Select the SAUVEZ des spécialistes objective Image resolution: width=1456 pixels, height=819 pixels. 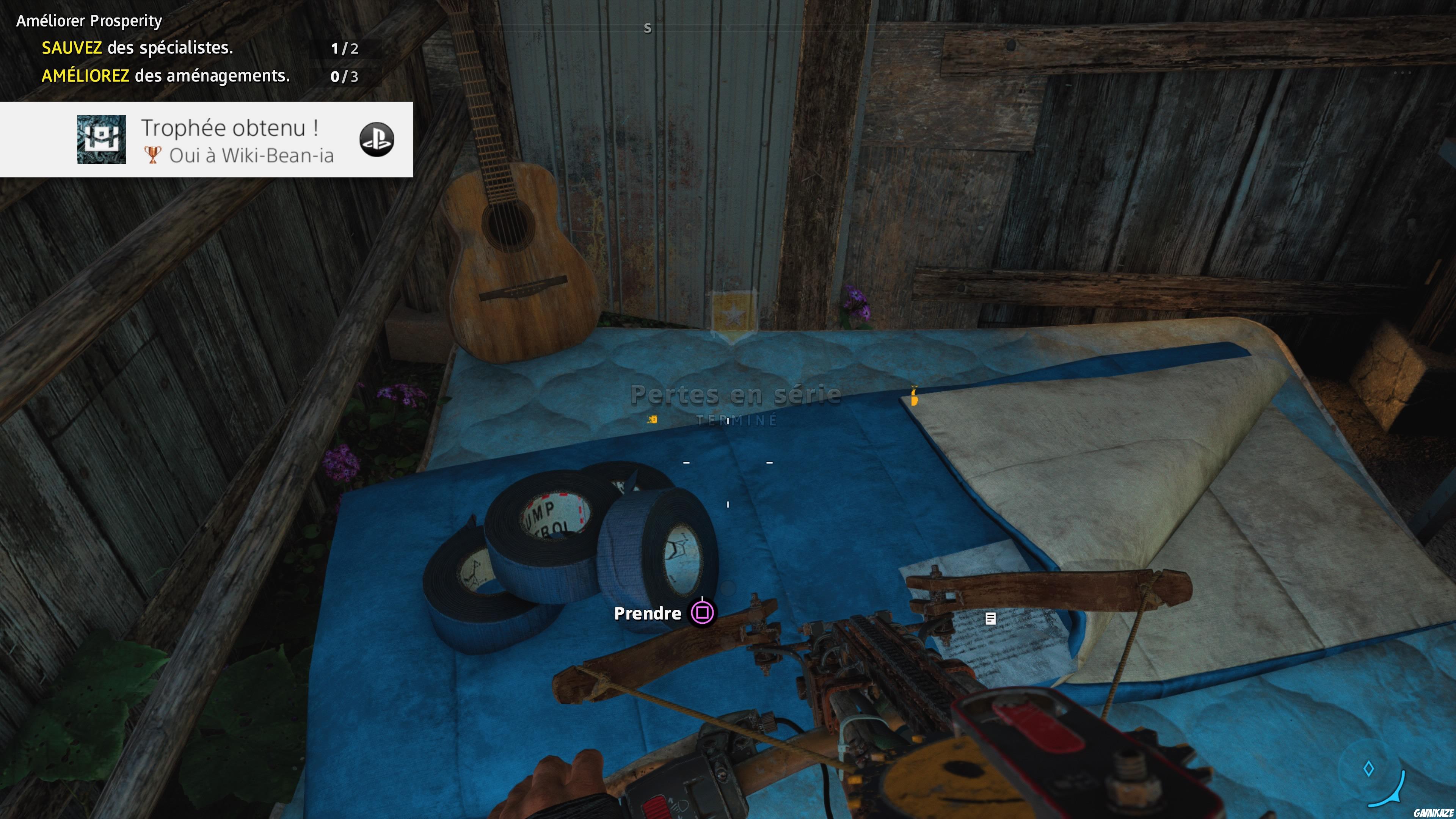[x=137, y=48]
